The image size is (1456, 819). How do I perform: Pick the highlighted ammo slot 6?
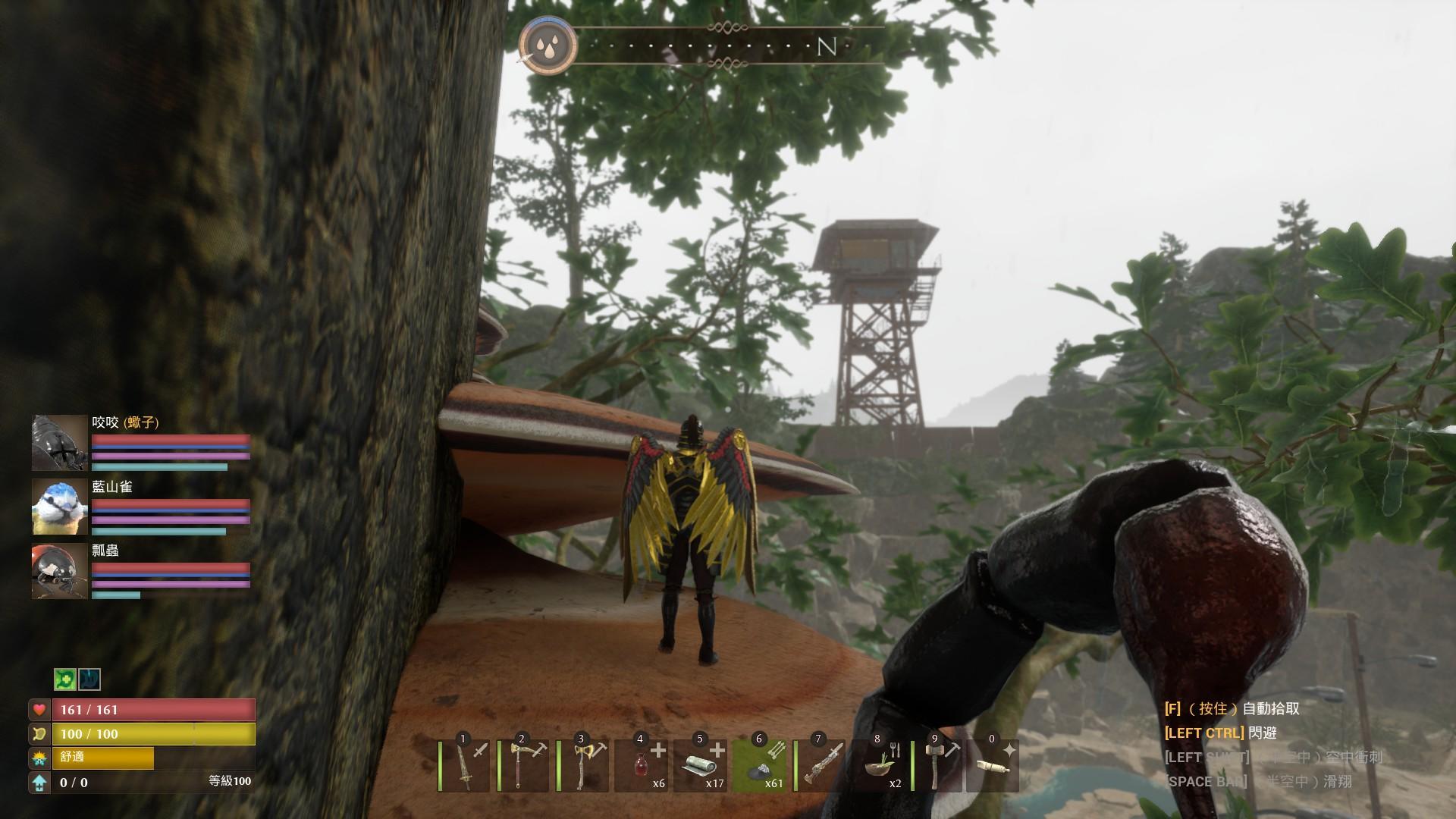click(x=760, y=765)
